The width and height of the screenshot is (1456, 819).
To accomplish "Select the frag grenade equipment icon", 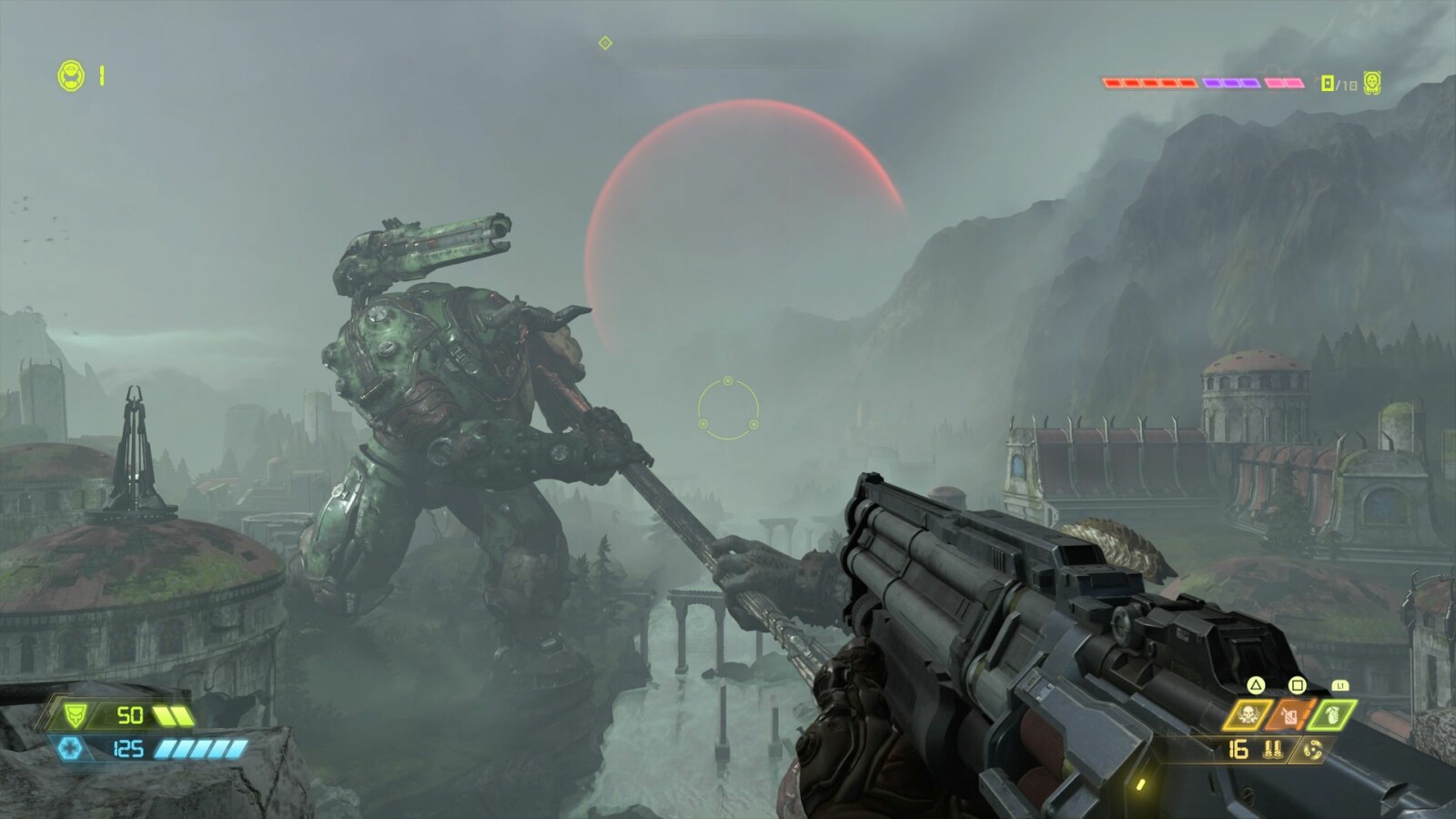I will click(1331, 715).
